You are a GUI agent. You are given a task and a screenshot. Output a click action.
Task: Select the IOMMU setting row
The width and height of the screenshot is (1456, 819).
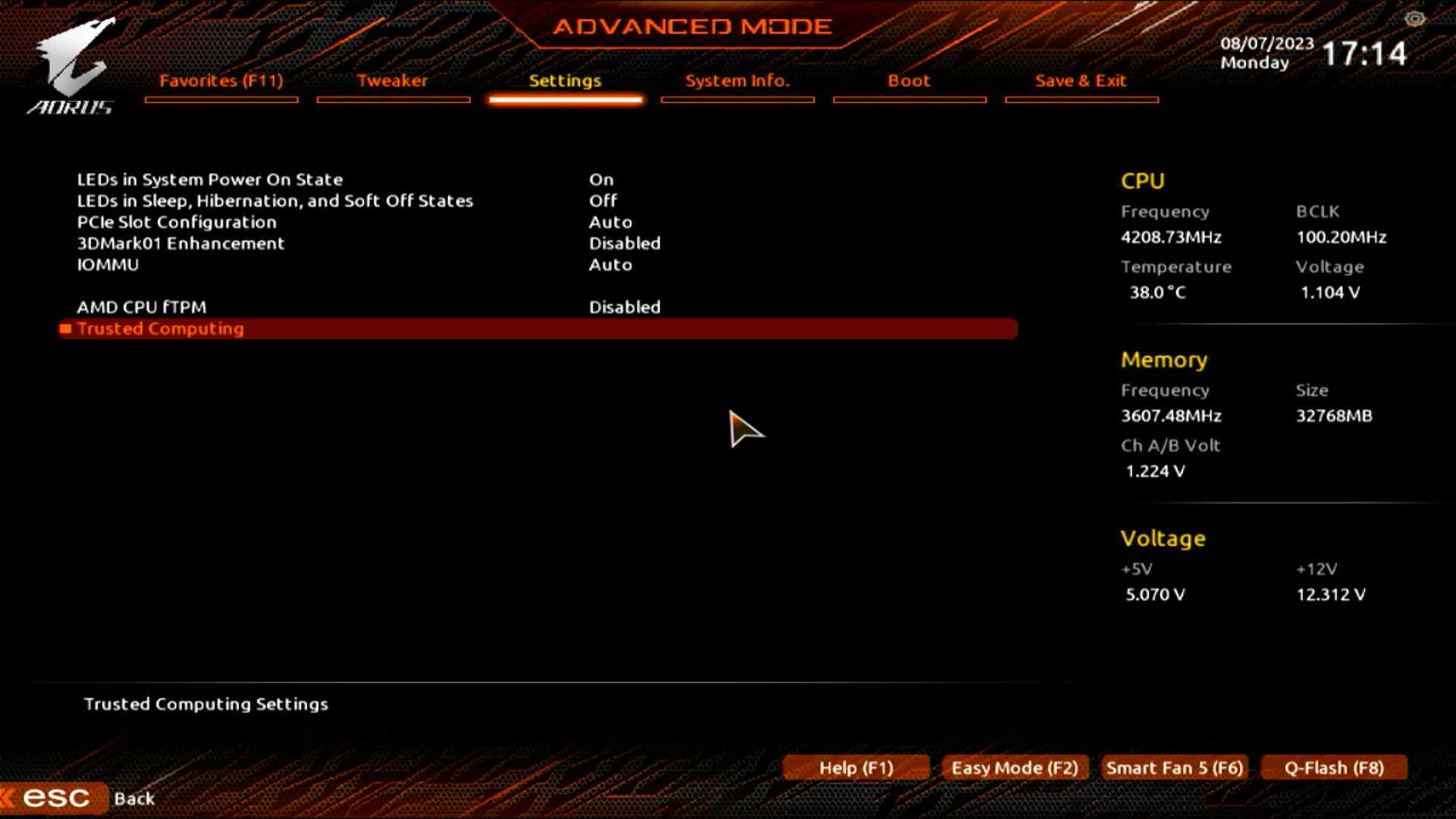pos(108,265)
